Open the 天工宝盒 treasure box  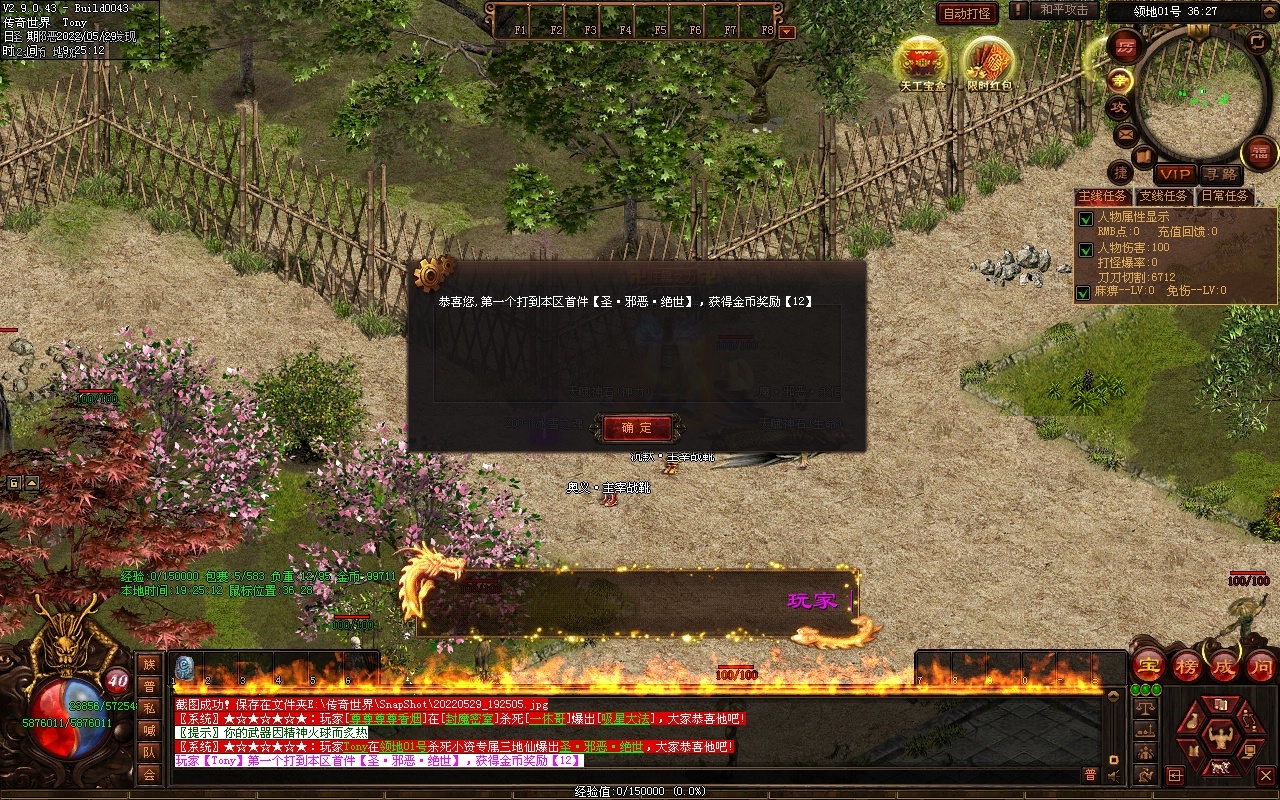[921, 63]
